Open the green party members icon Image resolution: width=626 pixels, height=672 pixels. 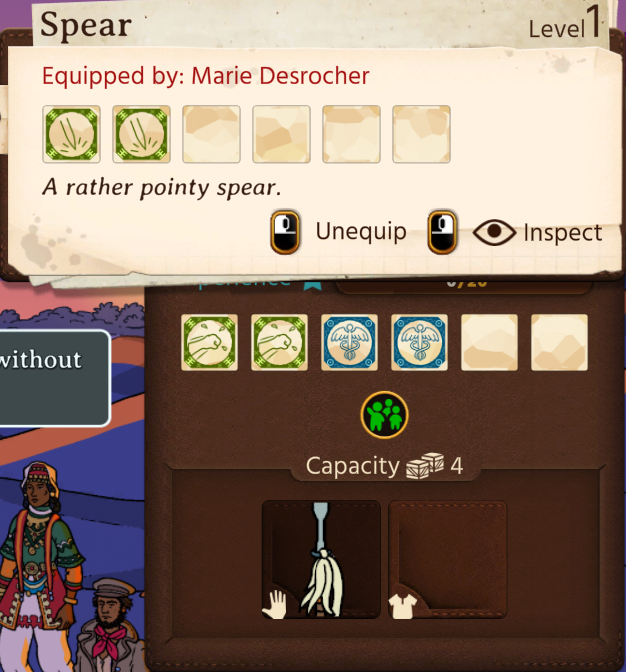coord(384,414)
